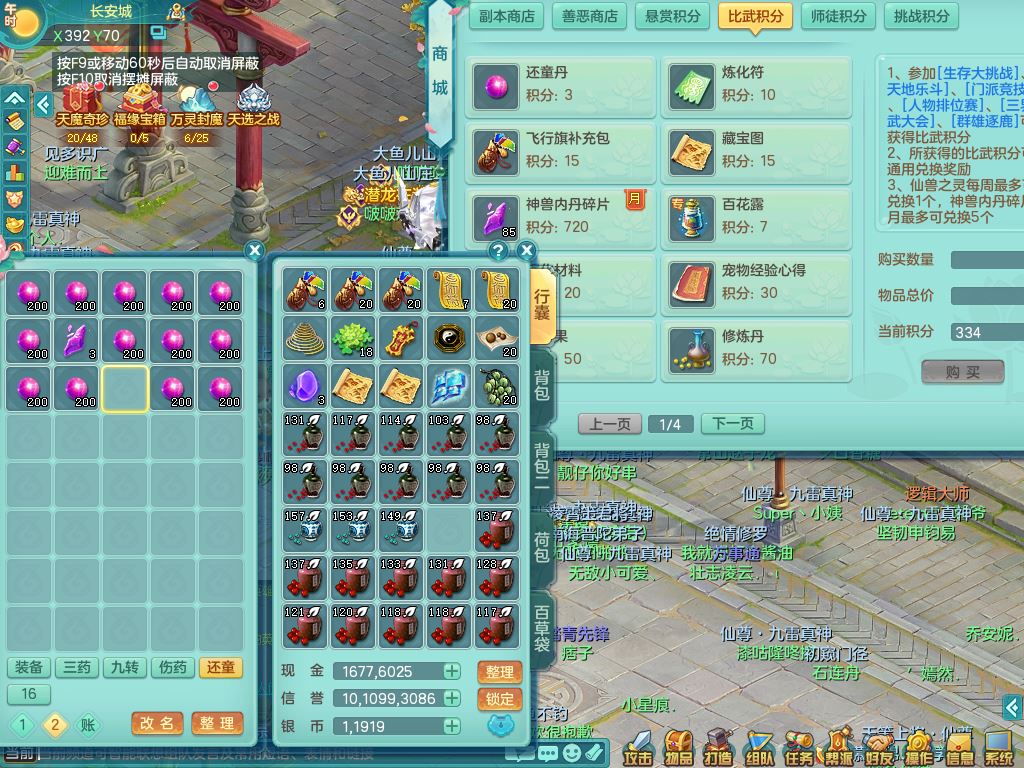
Task: Select the 伤药 category filter
Action: click(173, 668)
